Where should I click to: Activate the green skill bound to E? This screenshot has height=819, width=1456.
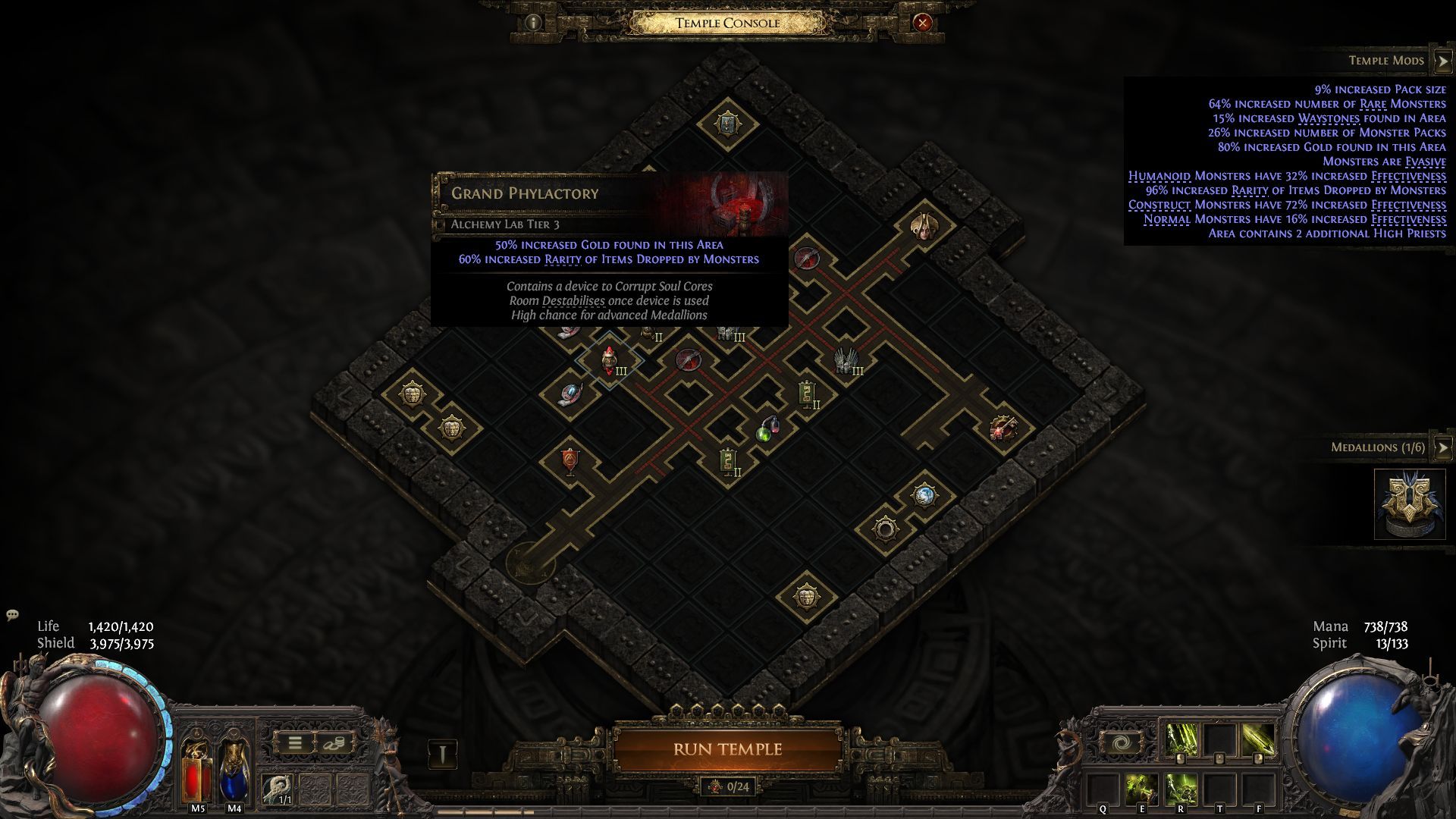pos(1141,790)
